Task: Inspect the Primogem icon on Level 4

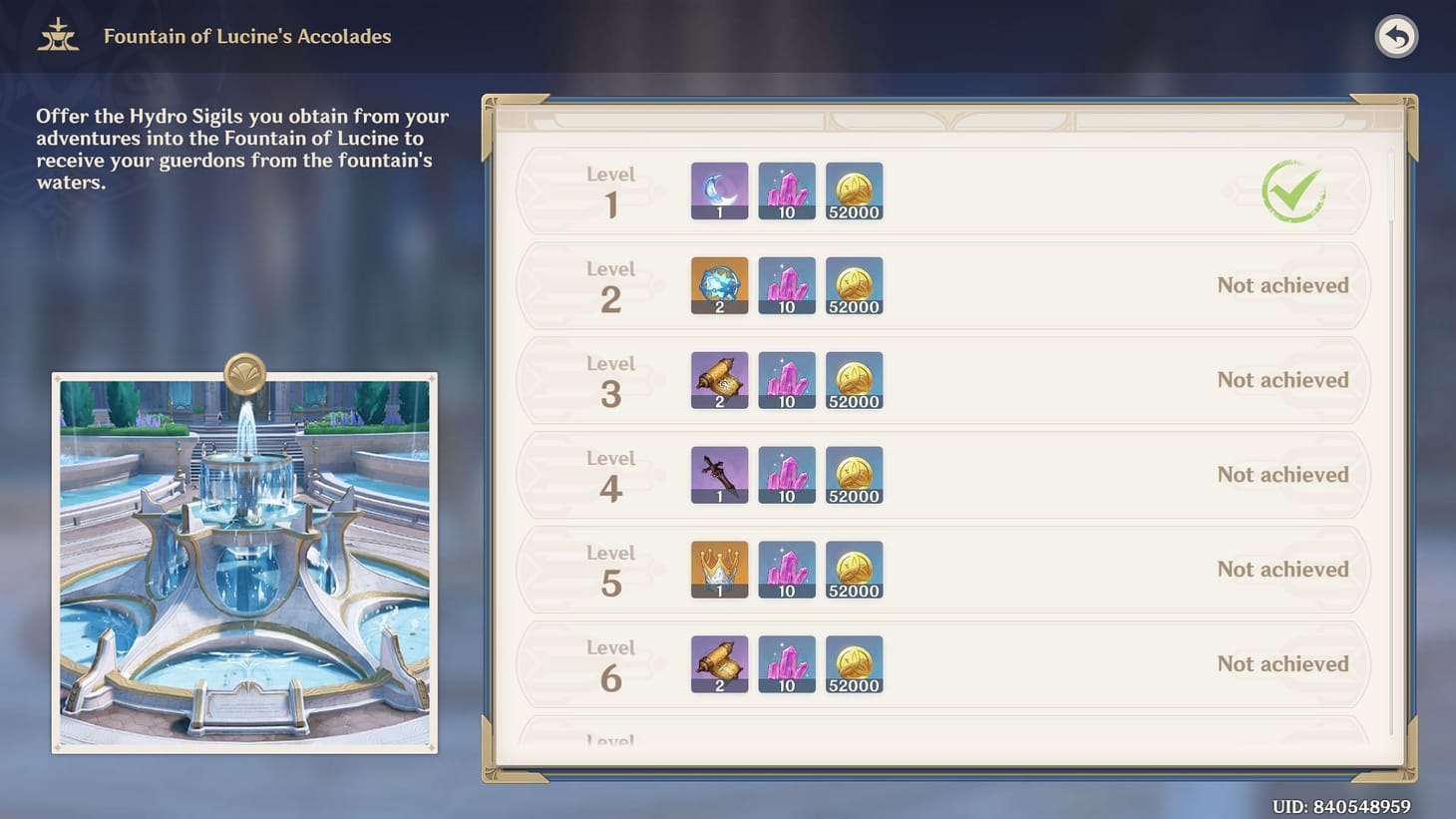Action: tap(787, 475)
